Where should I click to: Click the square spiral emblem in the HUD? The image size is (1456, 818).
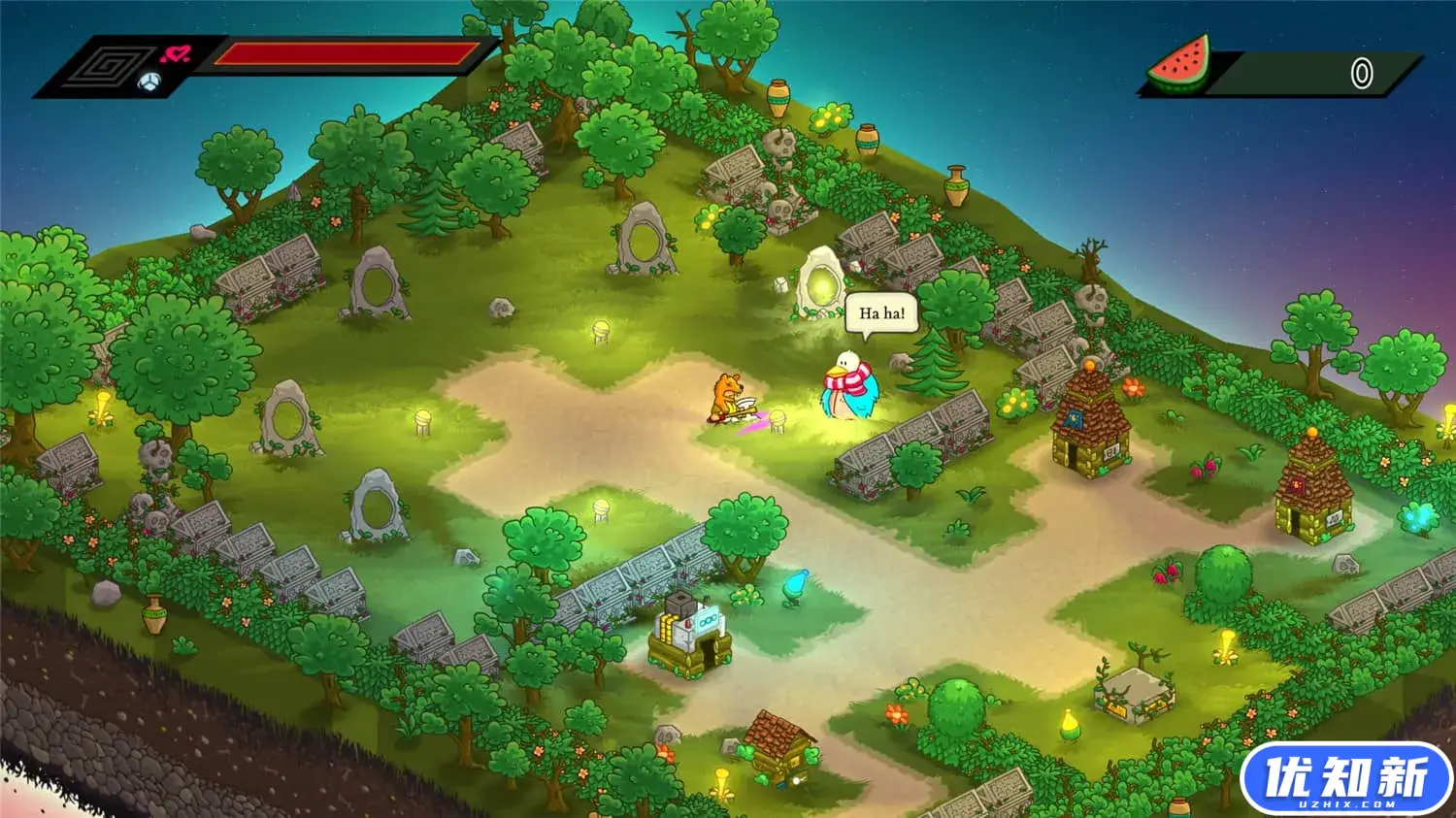(x=108, y=68)
